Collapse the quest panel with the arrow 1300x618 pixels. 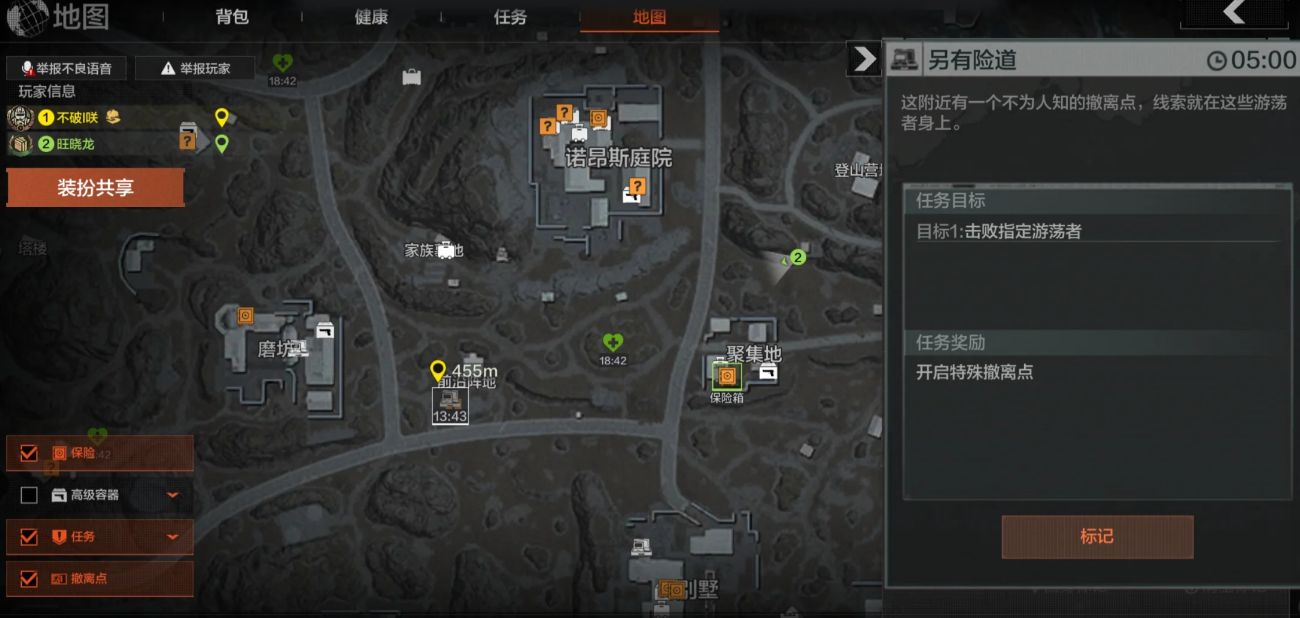[862, 60]
